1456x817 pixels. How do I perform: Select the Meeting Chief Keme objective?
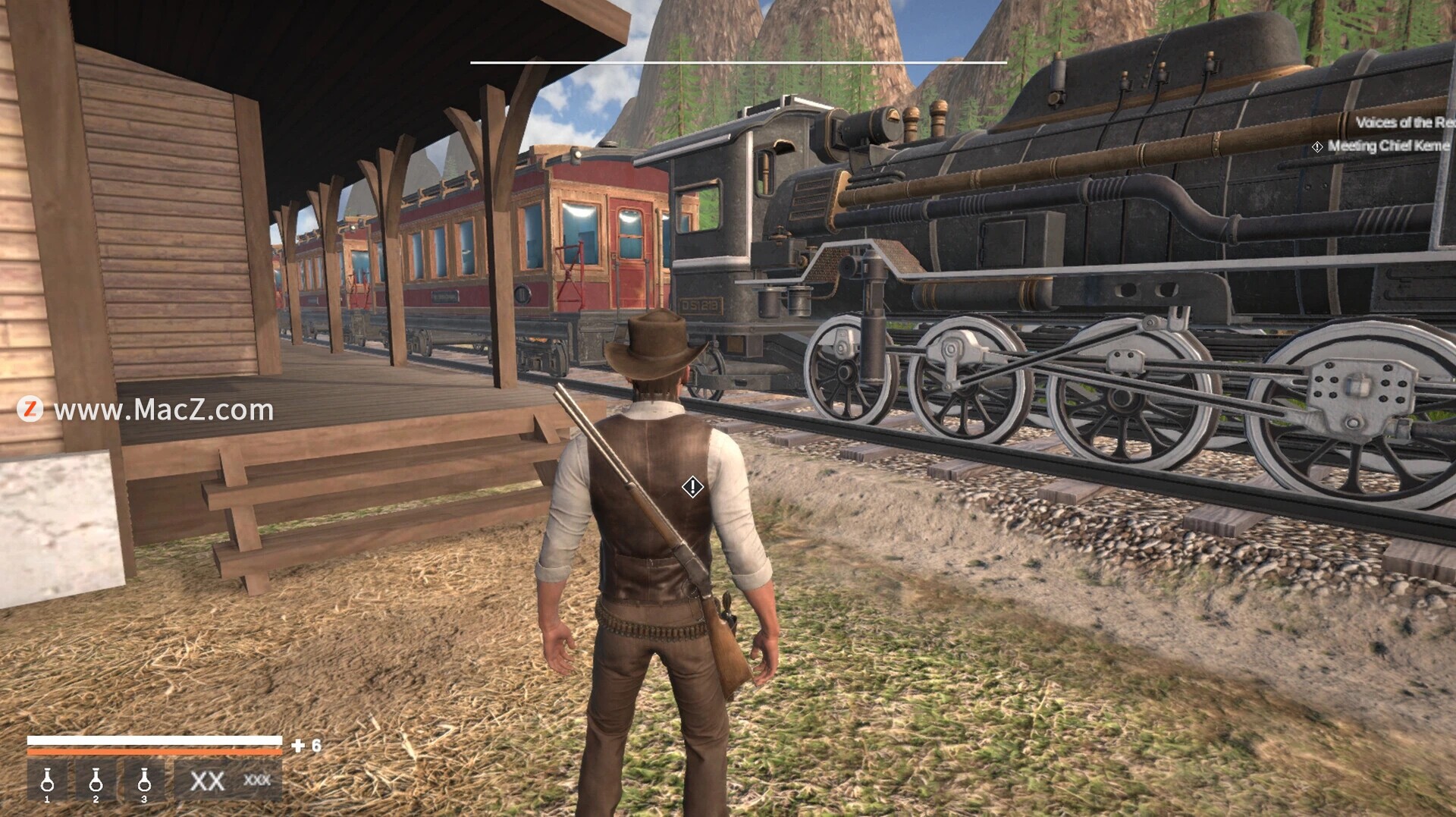1388,146
